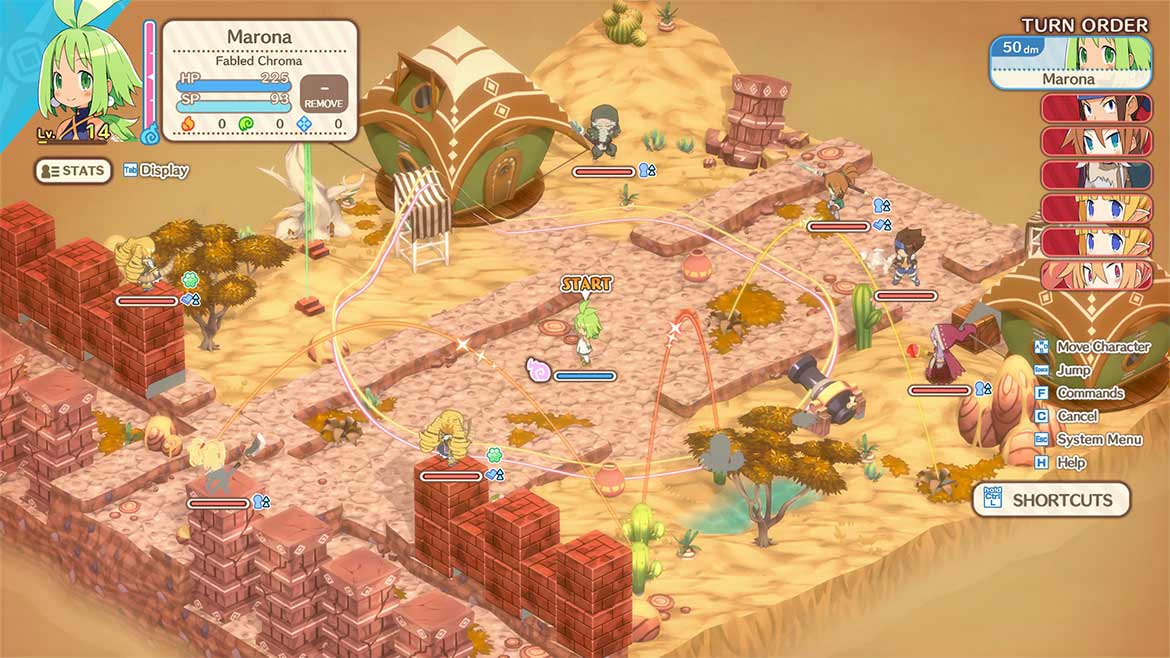Open Marona's STATS panel
Image resolution: width=1170 pixels, height=658 pixels.
click(x=73, y=171)
